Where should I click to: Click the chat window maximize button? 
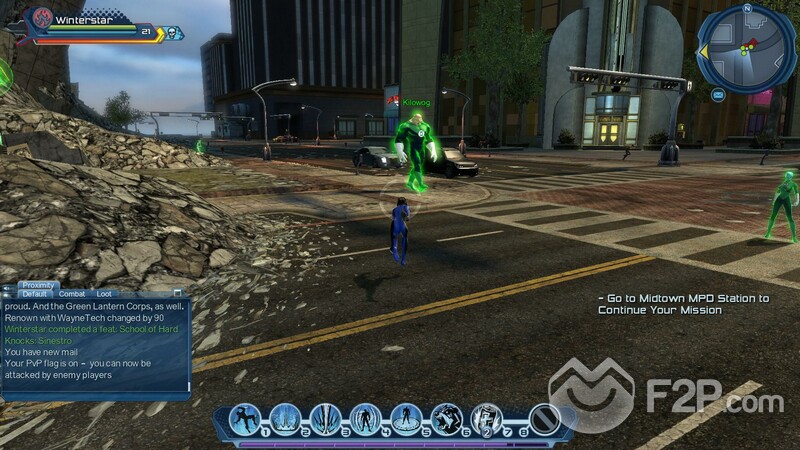(178, 294)
